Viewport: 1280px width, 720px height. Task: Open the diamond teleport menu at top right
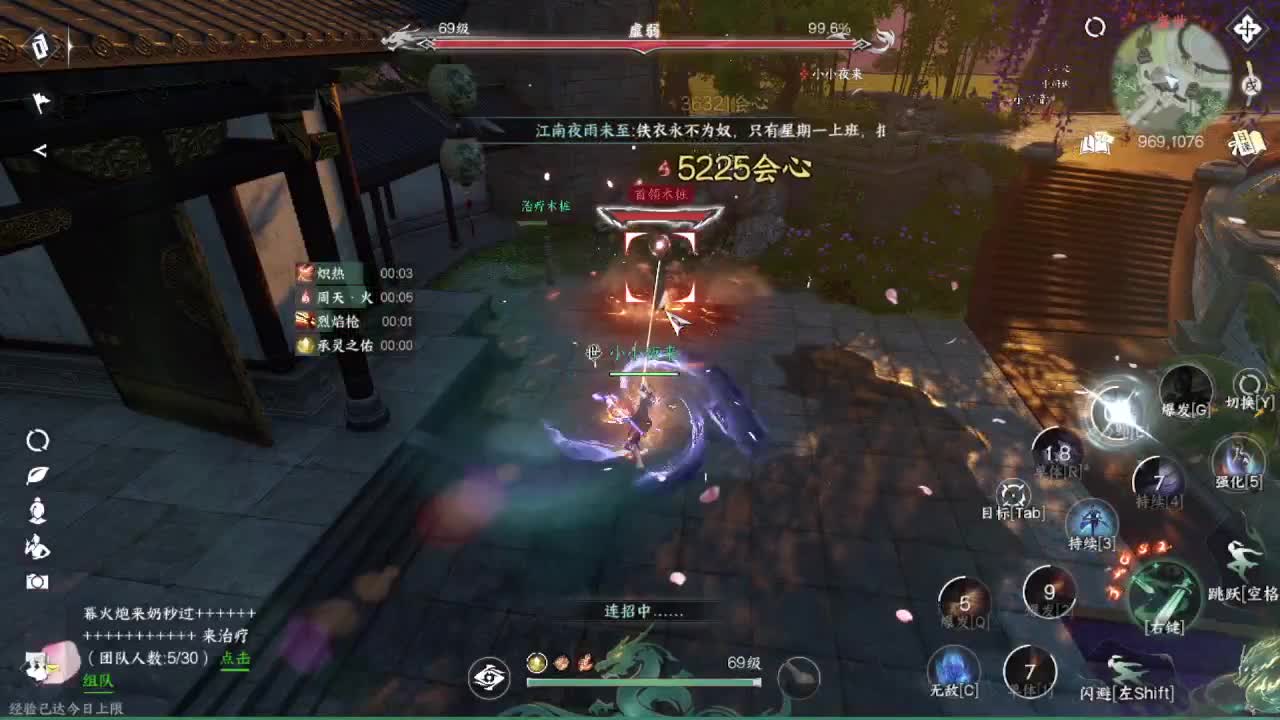1248,30
